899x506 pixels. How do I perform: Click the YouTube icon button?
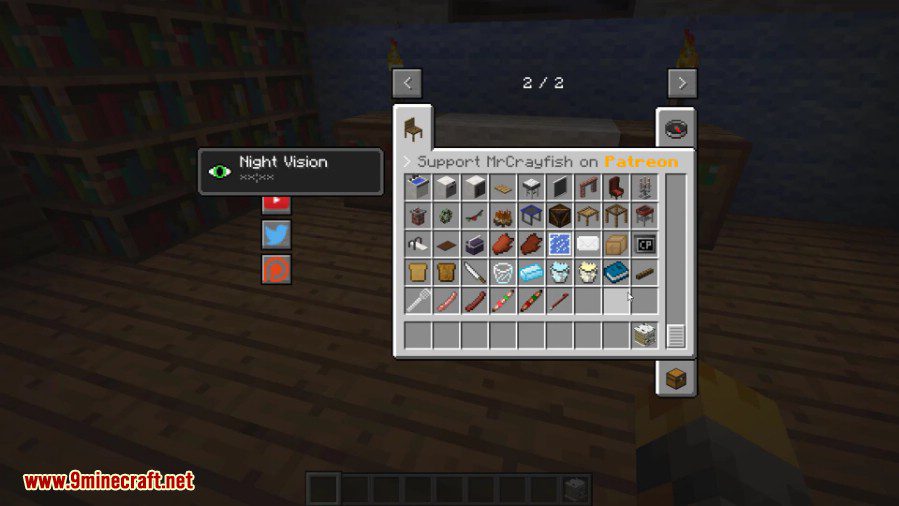[x=276, y=200]
